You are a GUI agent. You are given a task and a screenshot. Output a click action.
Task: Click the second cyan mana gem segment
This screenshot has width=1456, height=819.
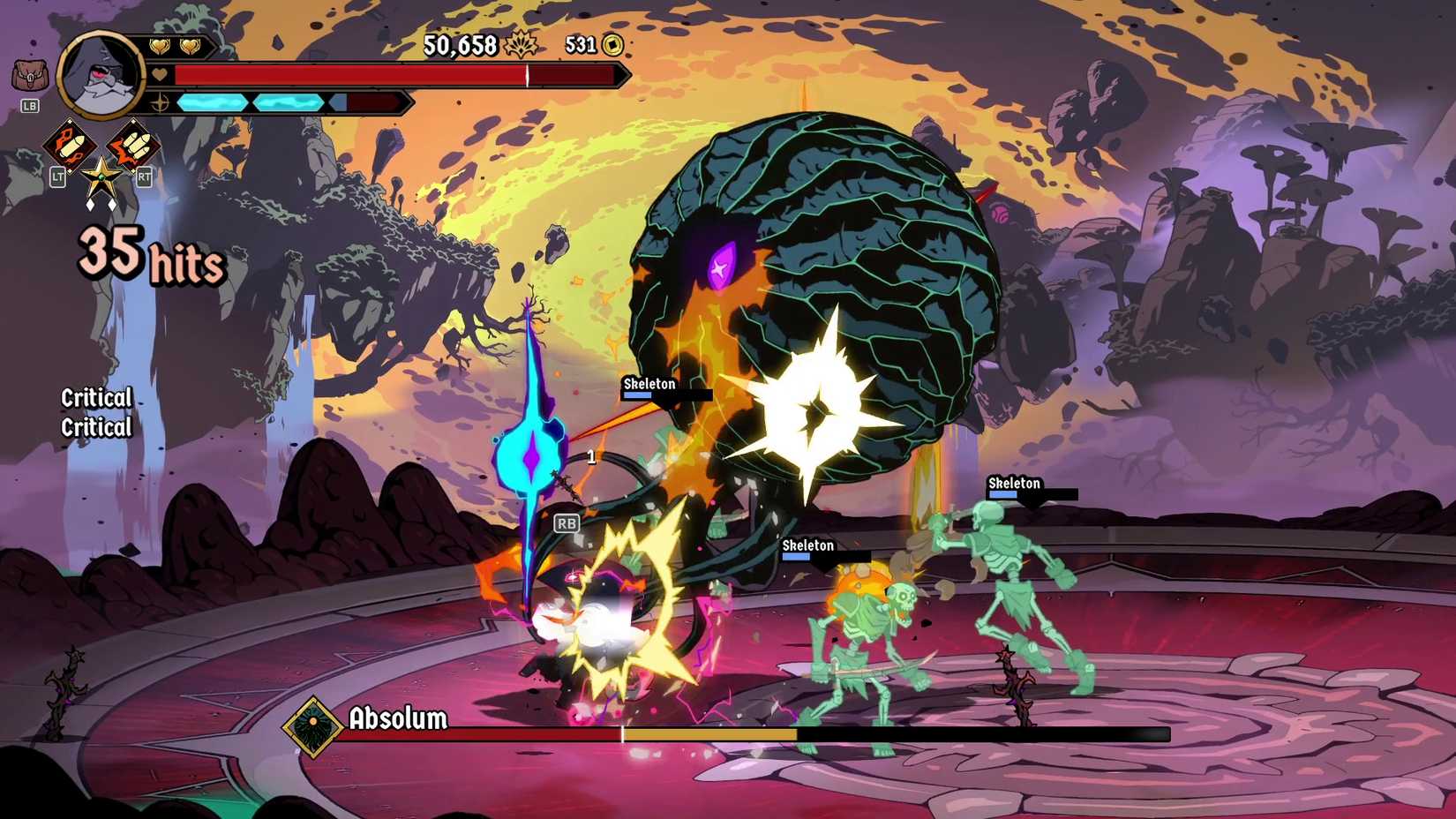pyautogui.click(x=289, y=101)
